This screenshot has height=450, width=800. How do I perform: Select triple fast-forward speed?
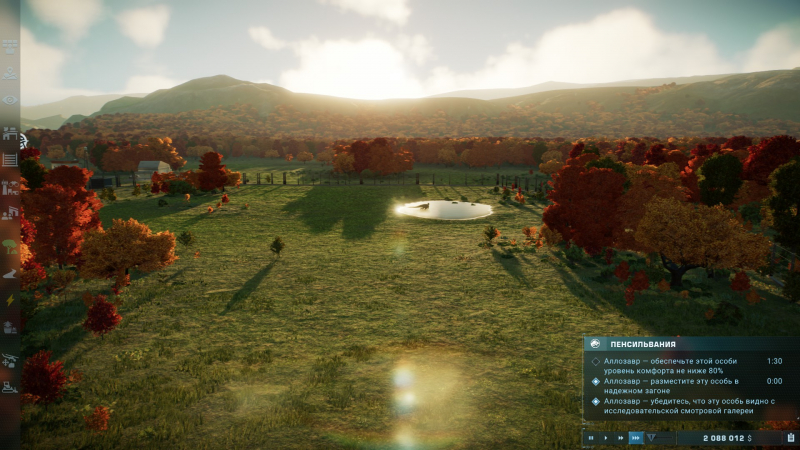pyautogui.click(x=635, y=438)
